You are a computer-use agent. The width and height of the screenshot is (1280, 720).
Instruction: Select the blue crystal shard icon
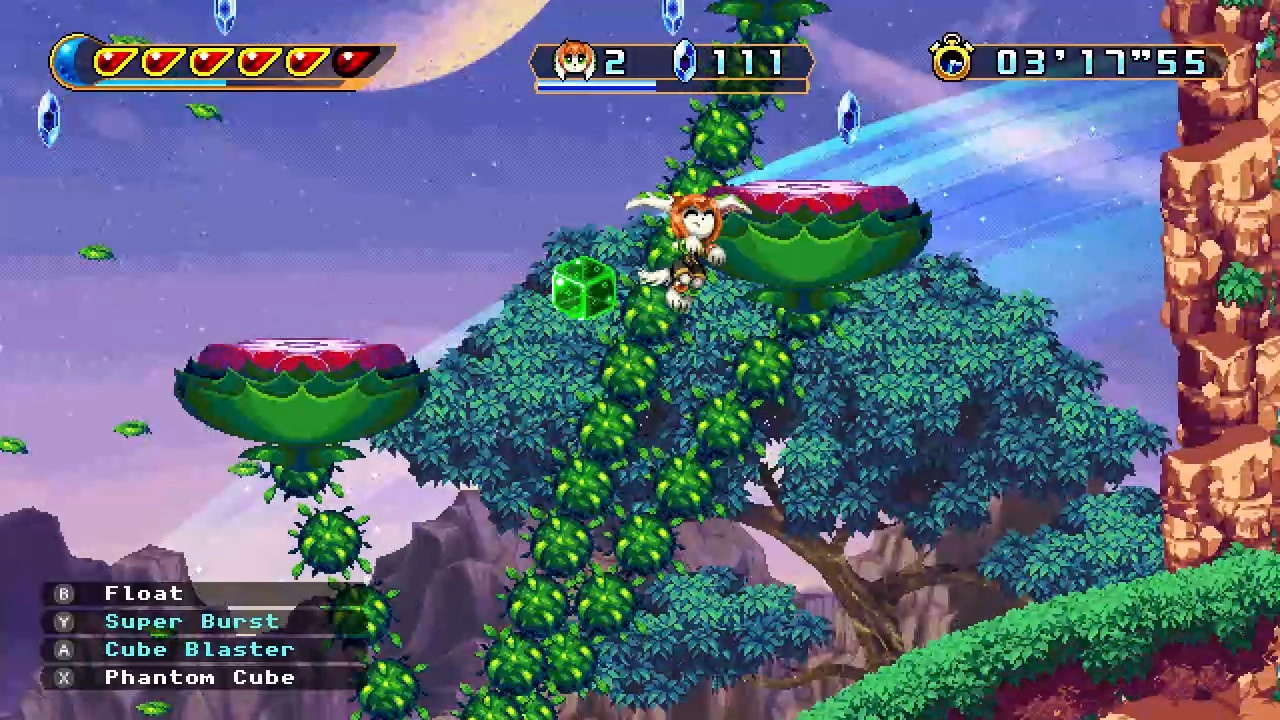pyautogui.click(x=684, y=62)
